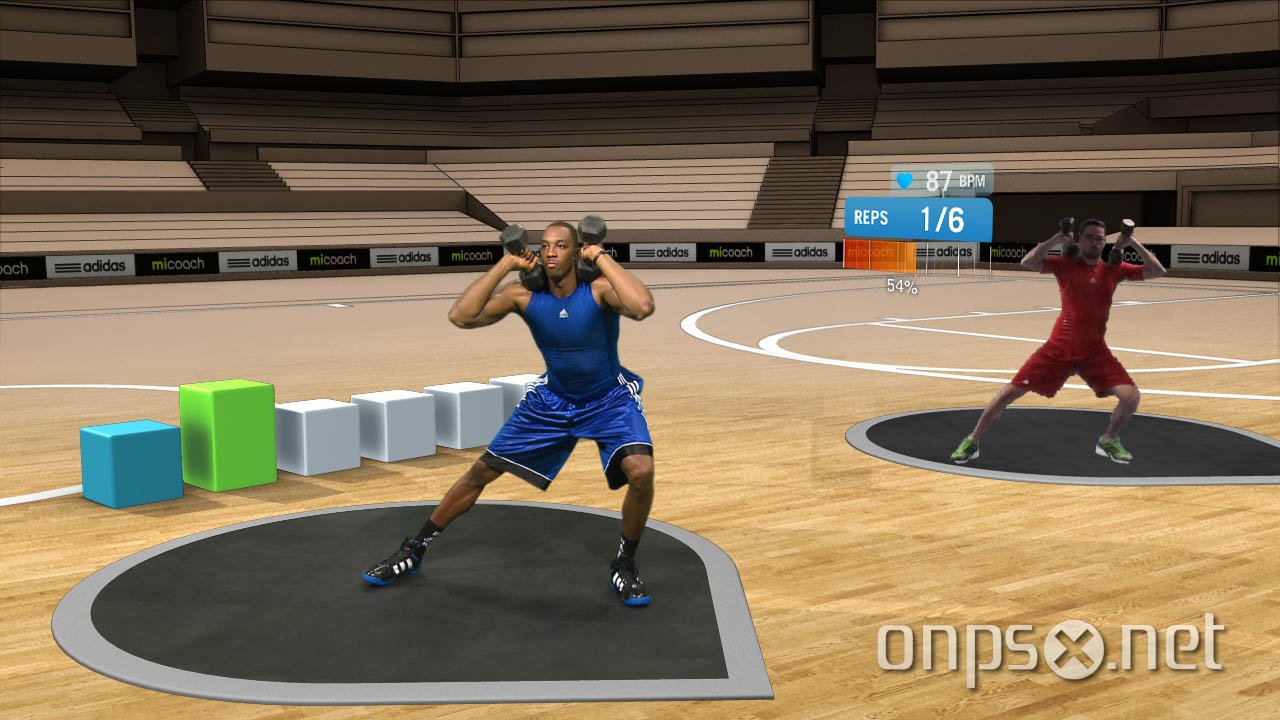Click the BPM text on the heart rate panel
This screenshot has width=1280, height=720.
972,181
